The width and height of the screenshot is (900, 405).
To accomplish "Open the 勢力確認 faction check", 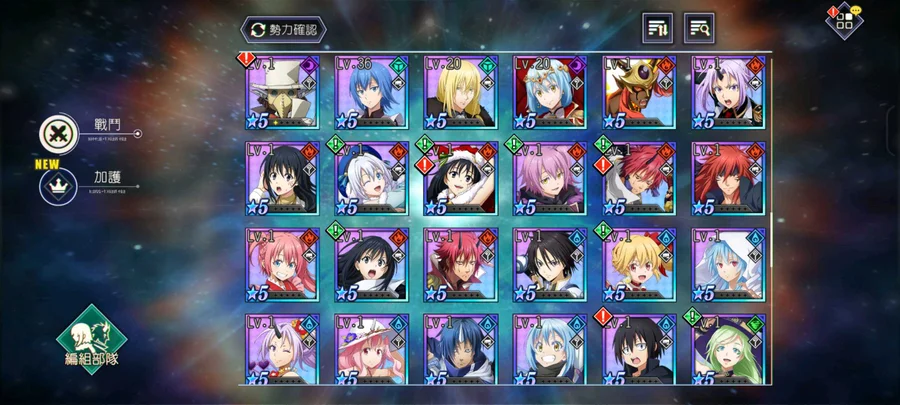I will 284,30.
